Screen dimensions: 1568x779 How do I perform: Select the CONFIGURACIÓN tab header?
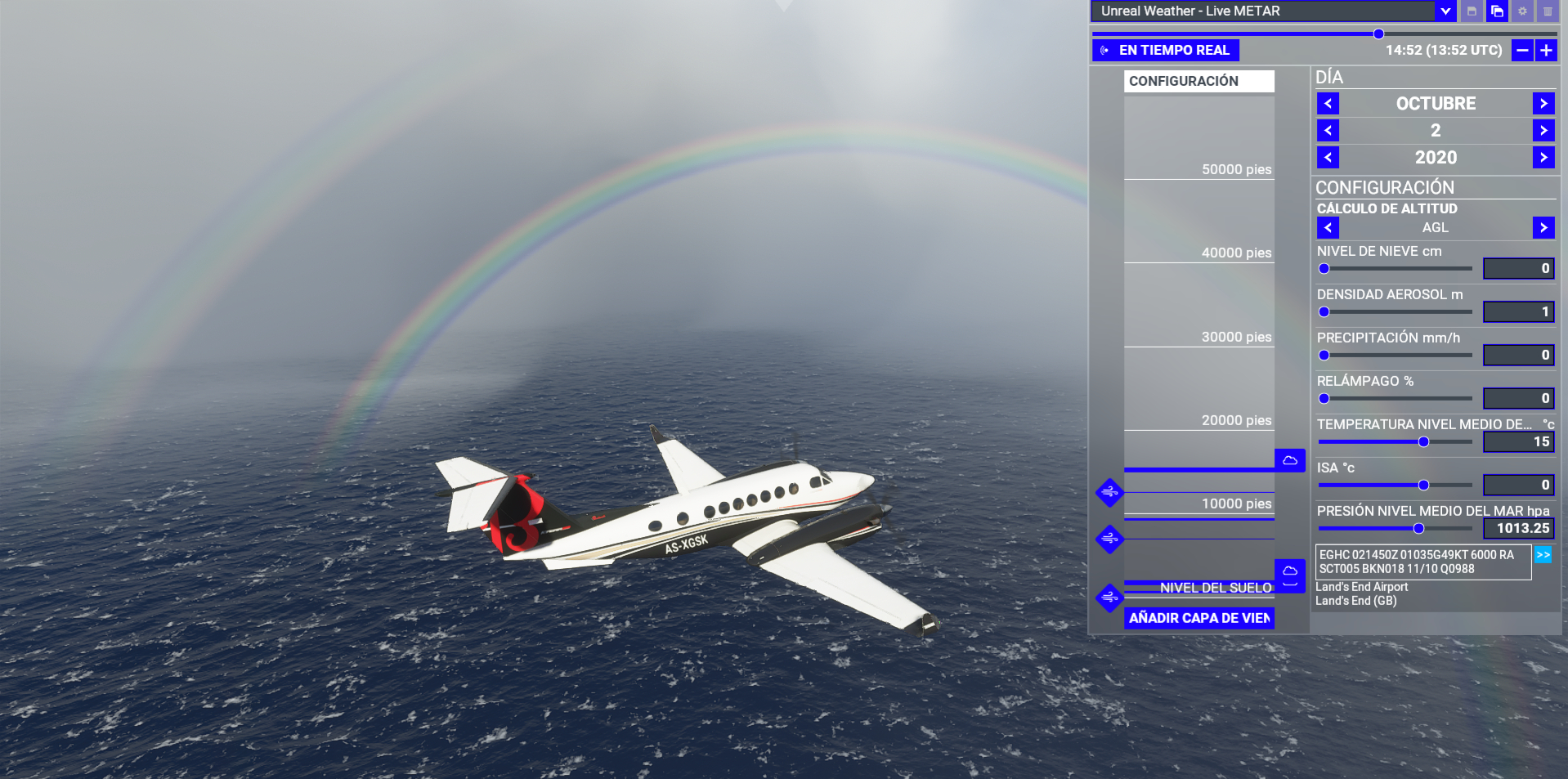pyautogui.click(x=1198, y=81)
